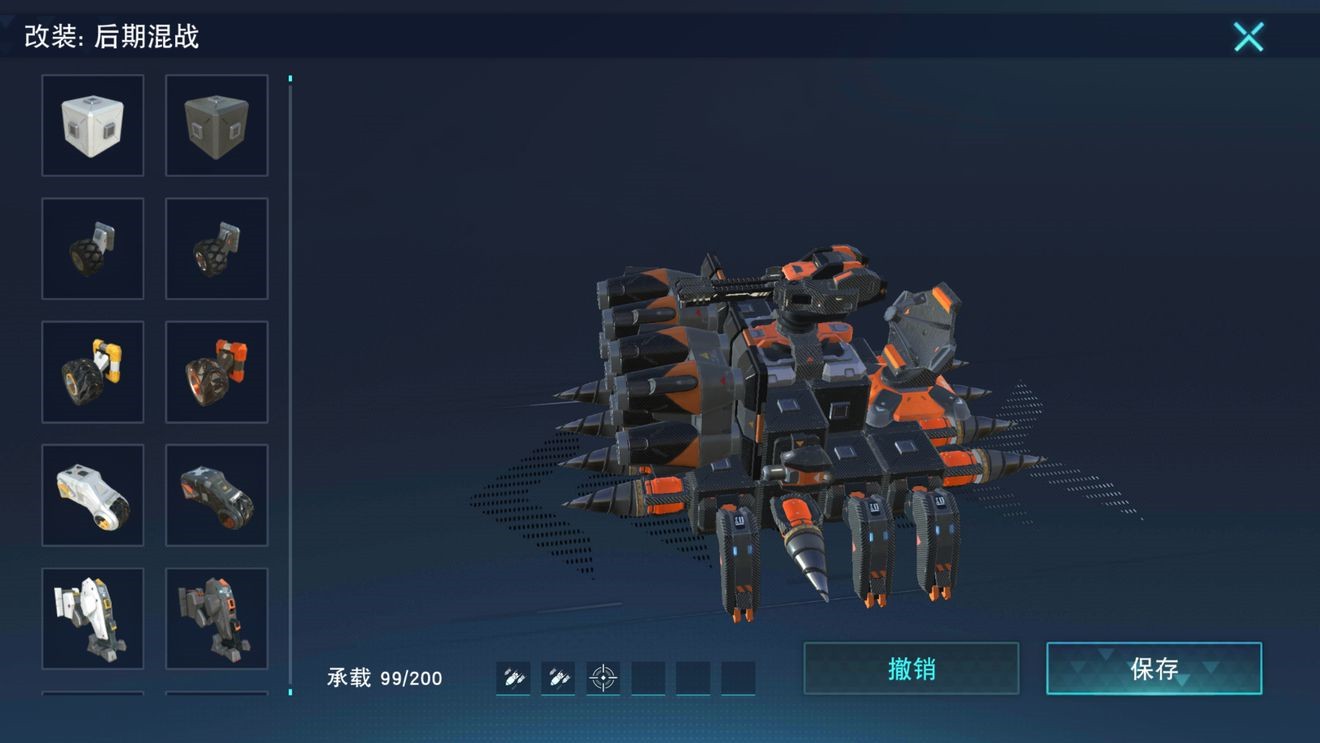
Task: Close the modification screen with the X
Action: pos(1248,37)
